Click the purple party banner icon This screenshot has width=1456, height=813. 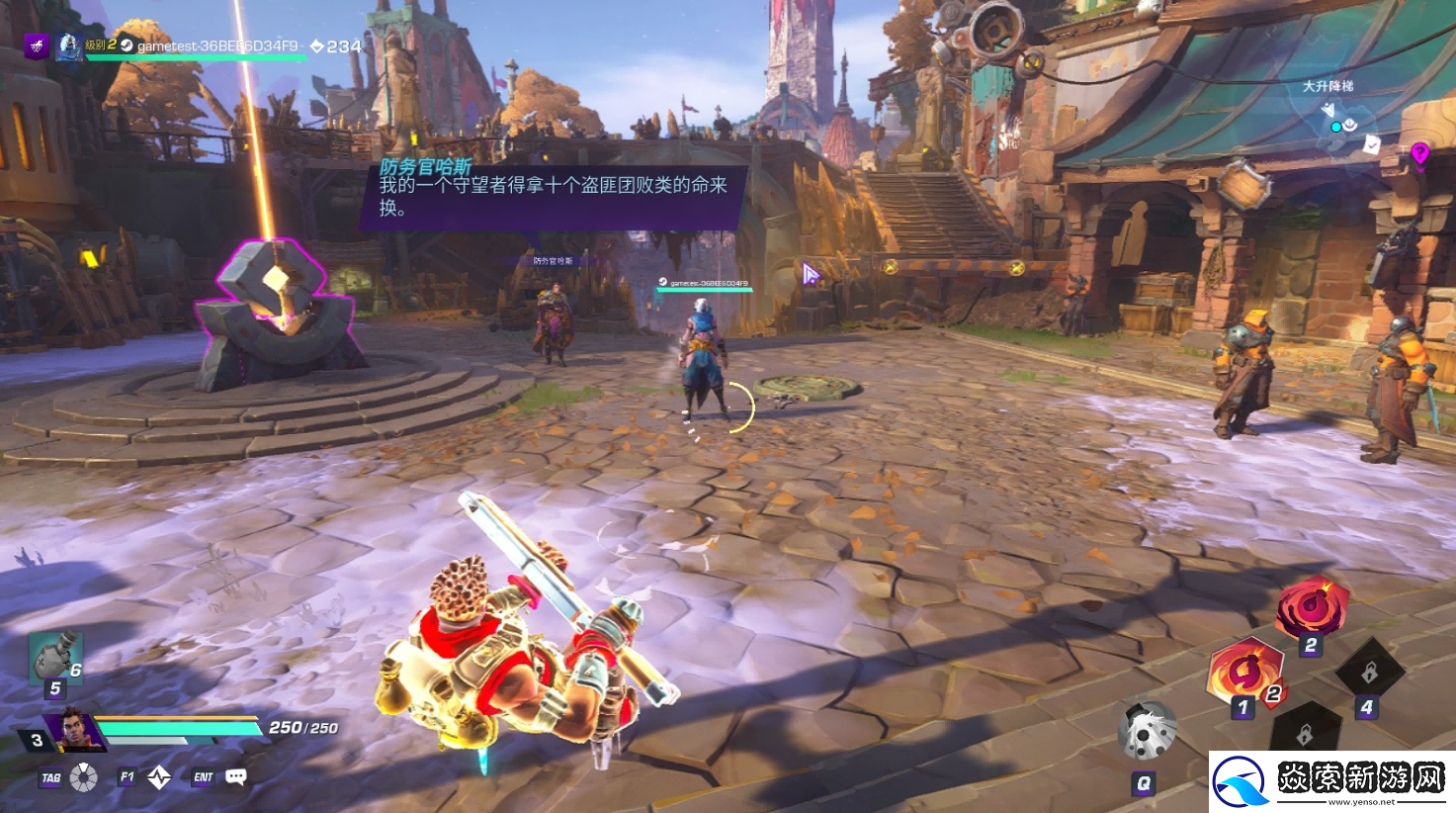(37, 45)
